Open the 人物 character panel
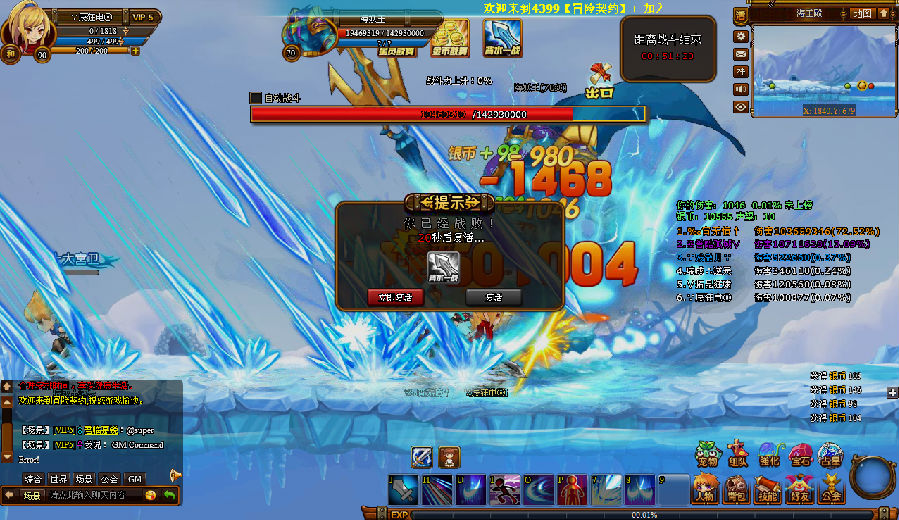The height and width of the screenshot is (520, 899). [706, 489]
